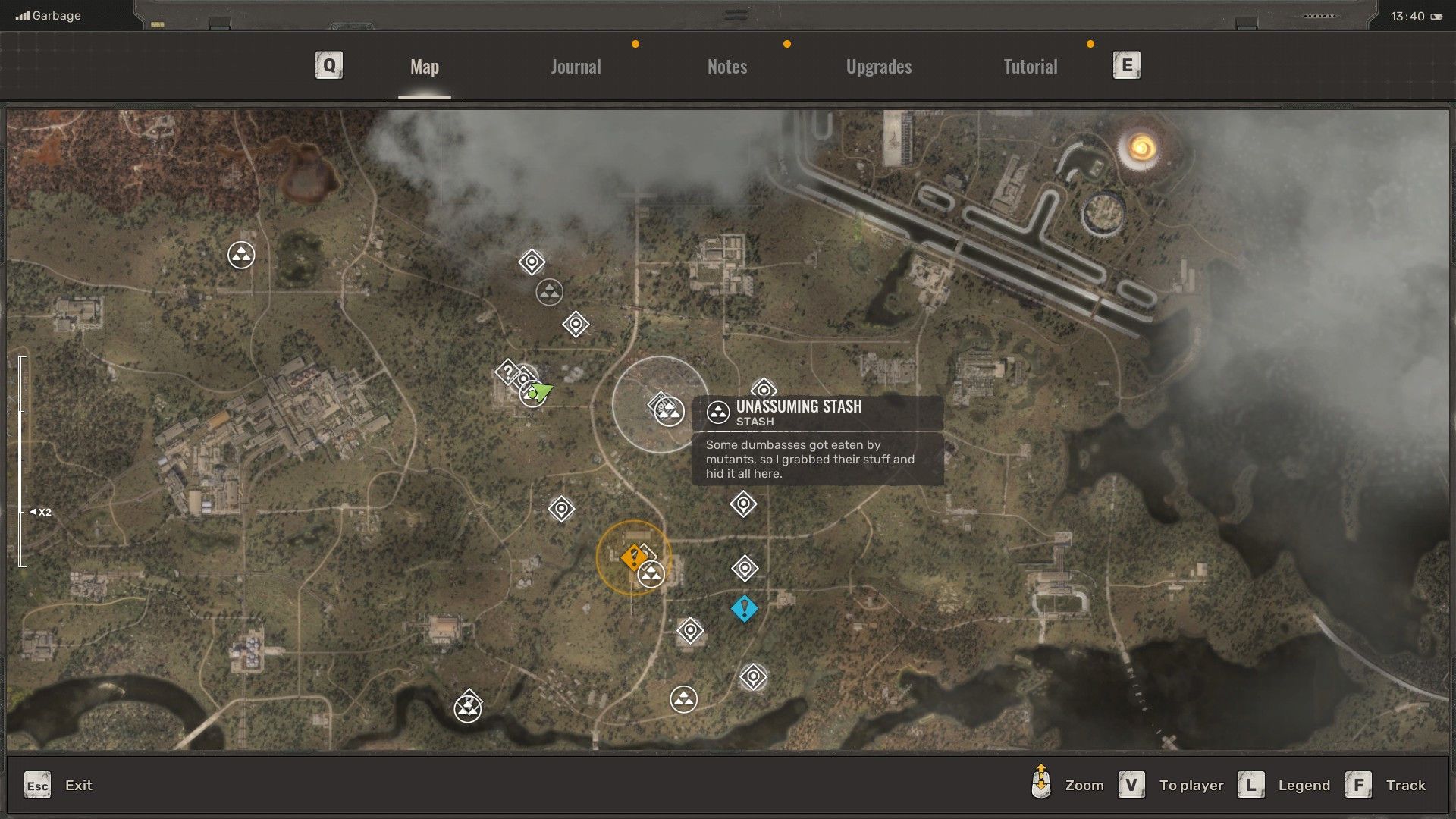Viewport: 1456px width, 819px height.
Task: Click the E key shortcut icon
Action: (1125, 65)
